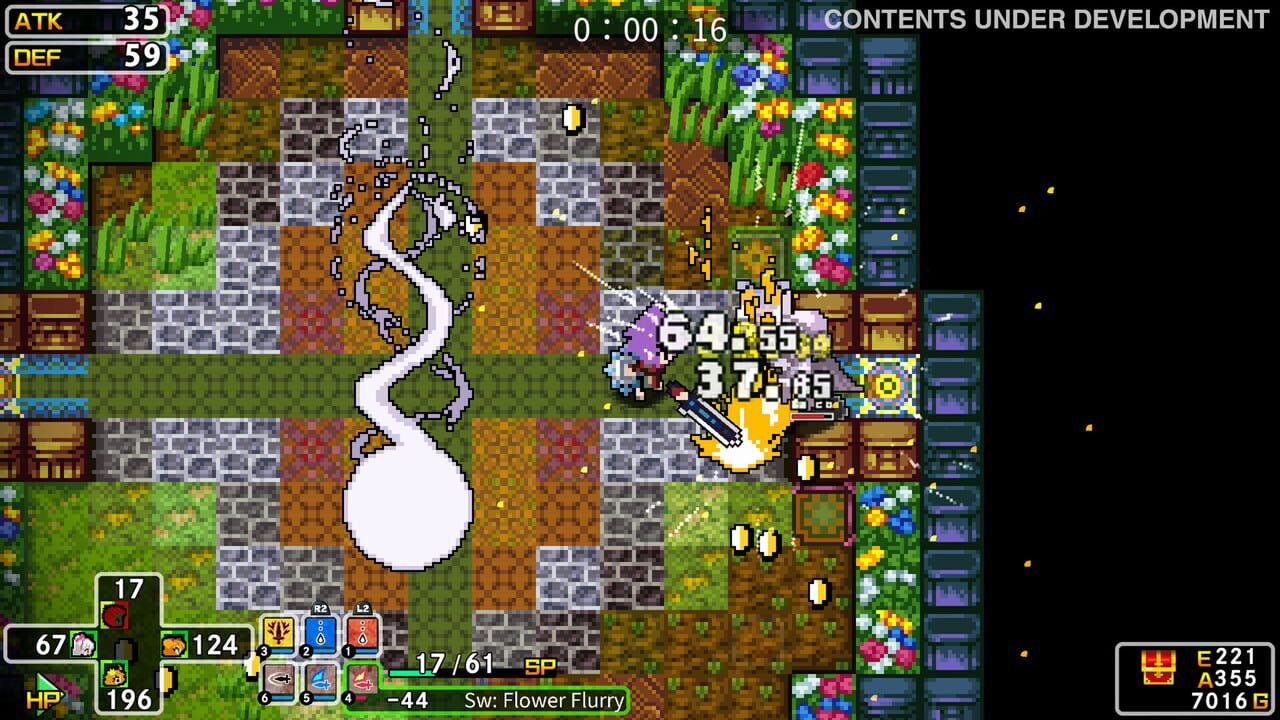Select the yellow flaming sword skill in slot 3
Viewport: 1280px width, 720px height.
tap(276, 631)
